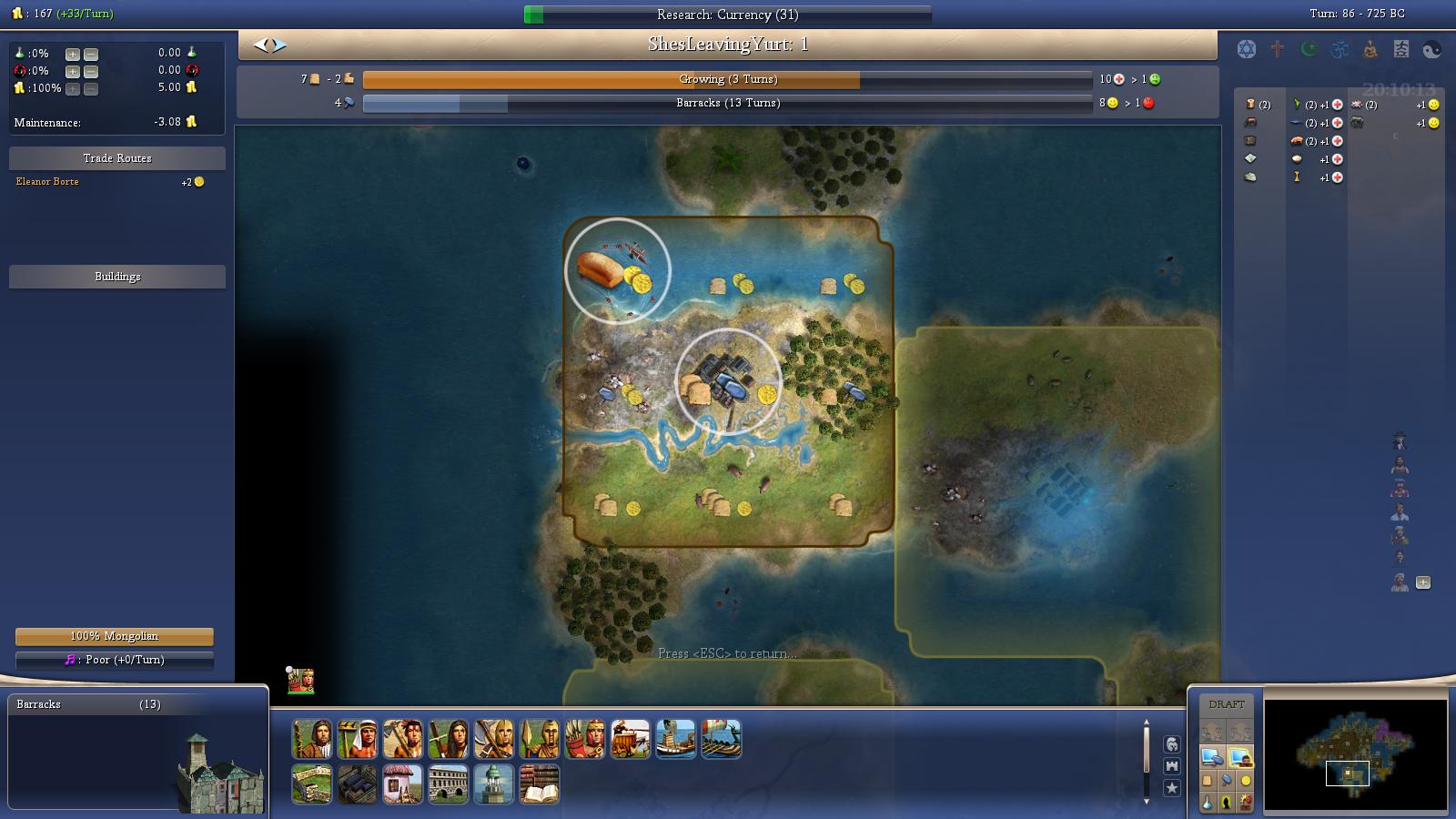Screen dimensions: 1456x819
Task: Switch minimap to the highlighted city-view mode
Action: pos(1240,758)
